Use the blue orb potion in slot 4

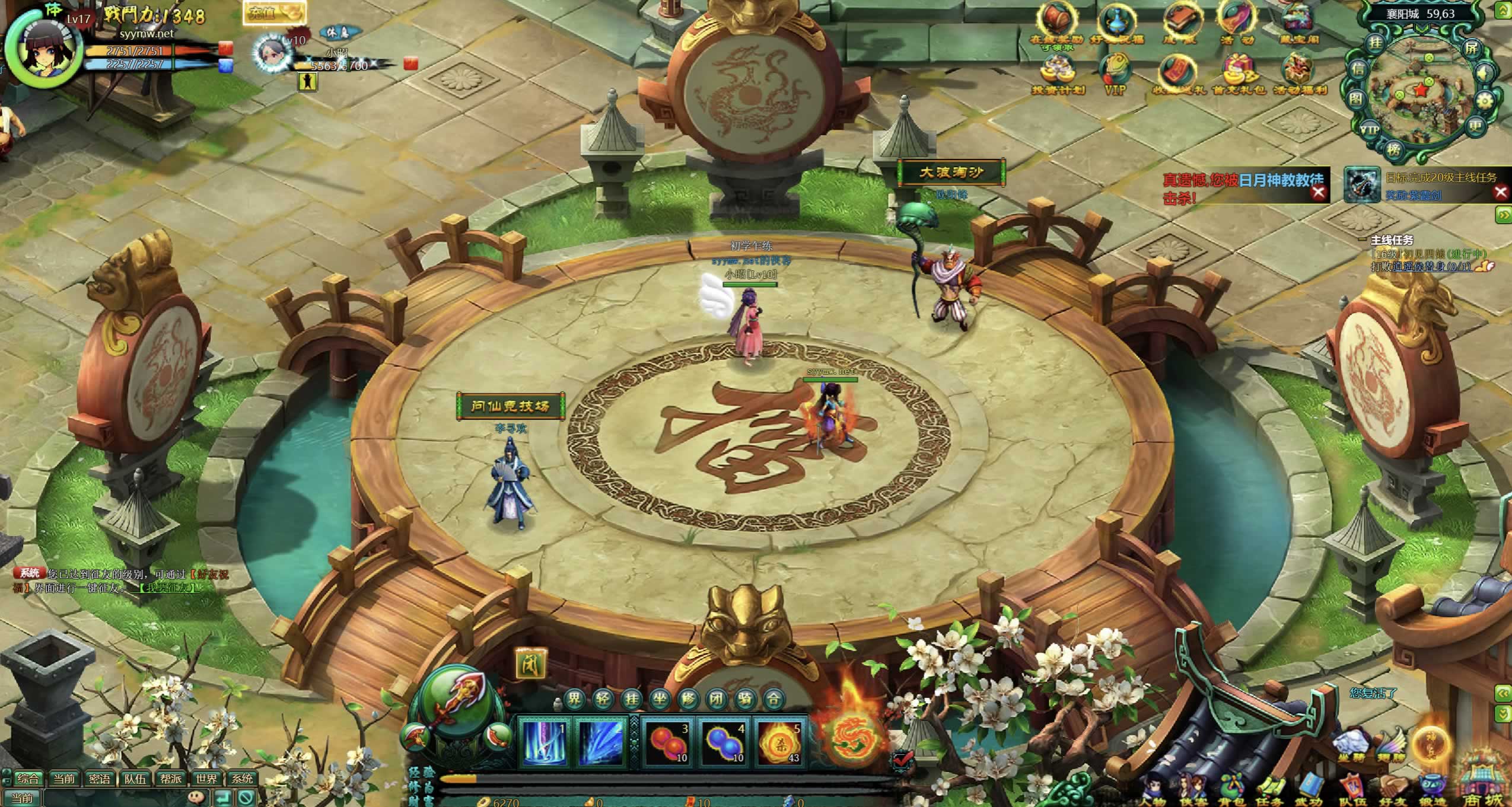click(x=724, y=742)
